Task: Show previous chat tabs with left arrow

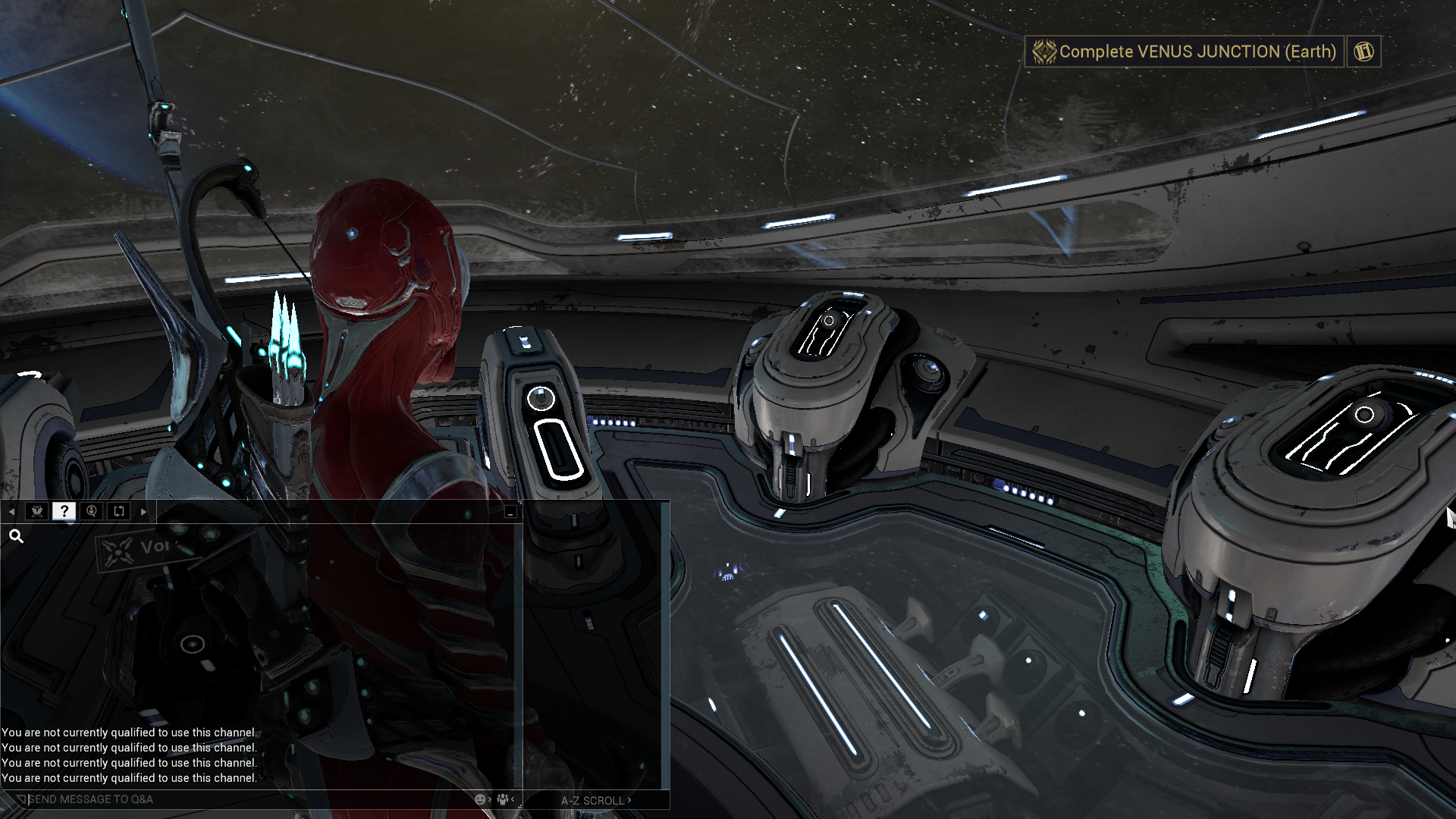Action: click(x=11, y=512)
